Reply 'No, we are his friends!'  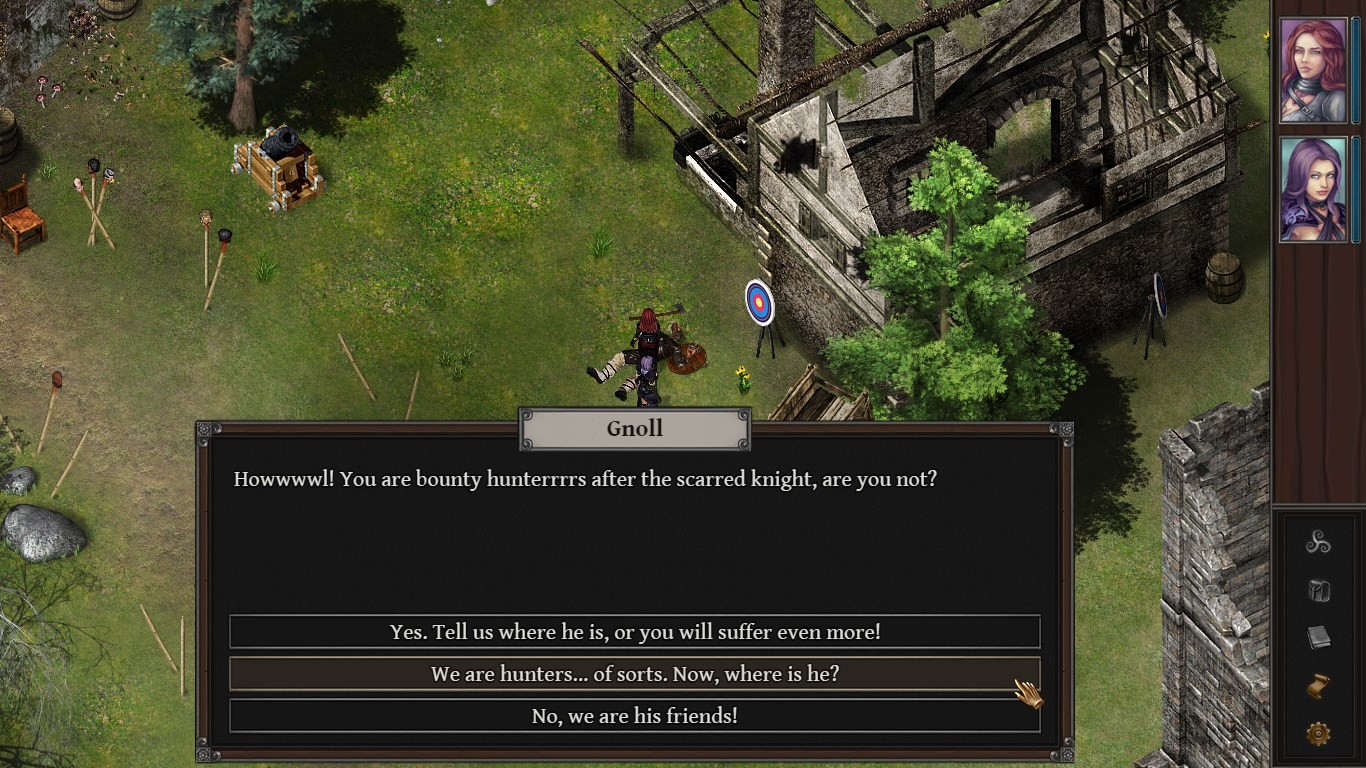(x=634, y=716)
